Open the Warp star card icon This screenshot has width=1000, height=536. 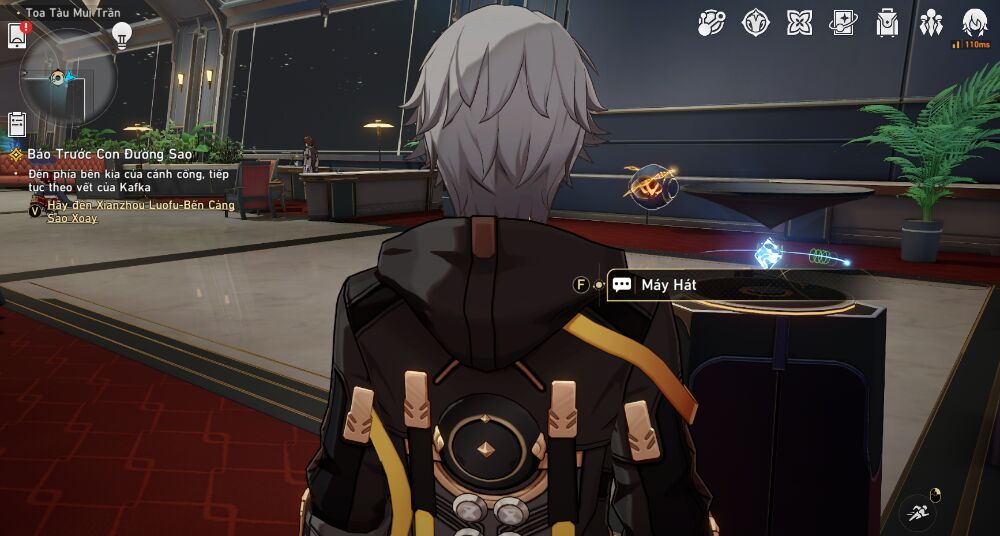(x=843, y=22)
